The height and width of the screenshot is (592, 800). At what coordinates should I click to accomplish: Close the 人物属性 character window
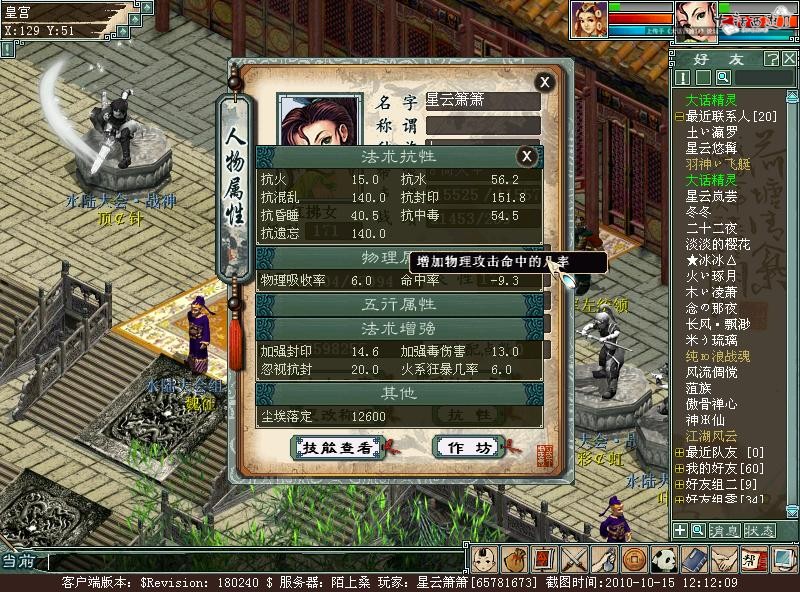click(544, 82)
